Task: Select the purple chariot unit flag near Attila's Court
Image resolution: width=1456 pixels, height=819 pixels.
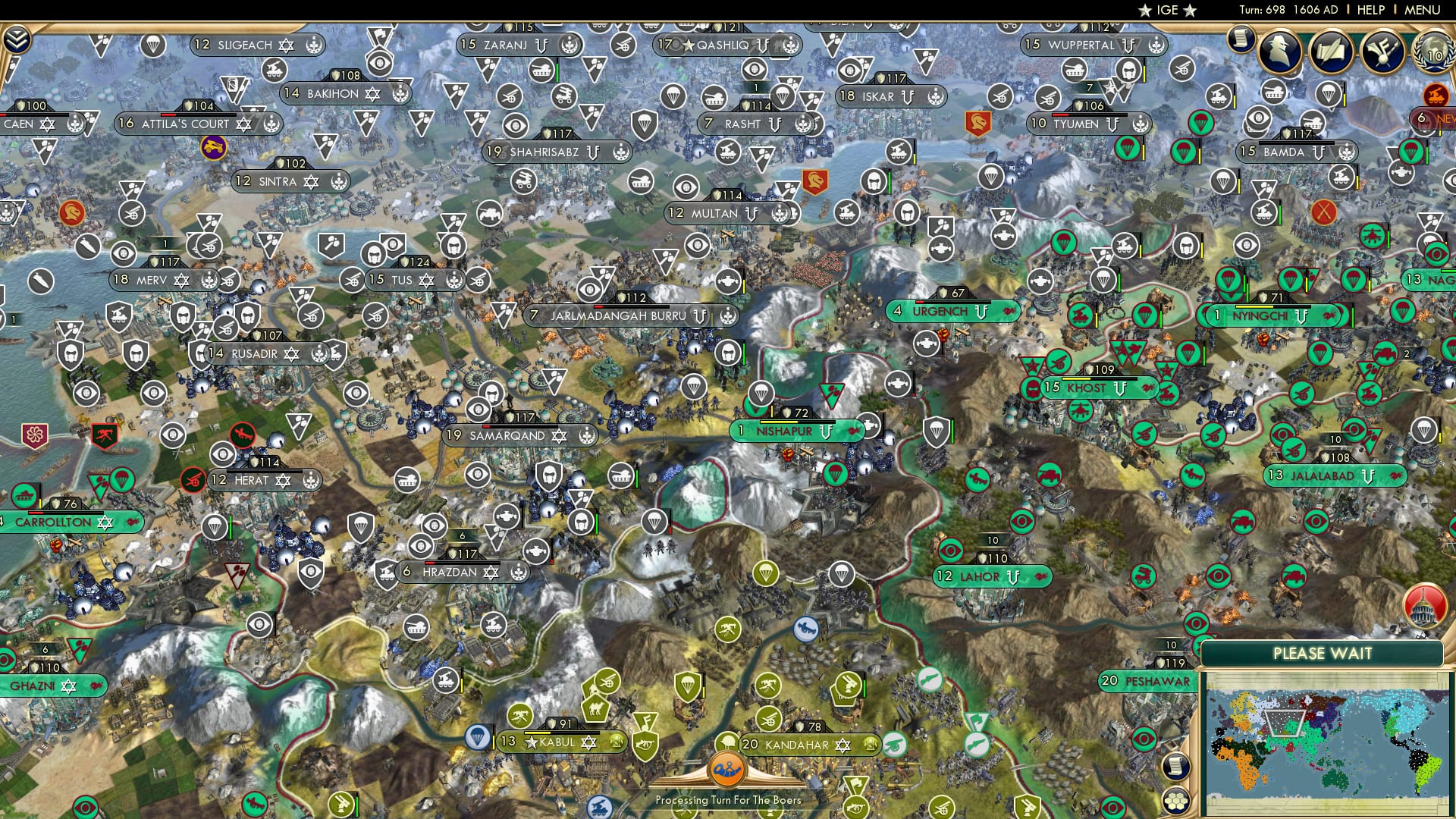Action: (x=215, y=147)
